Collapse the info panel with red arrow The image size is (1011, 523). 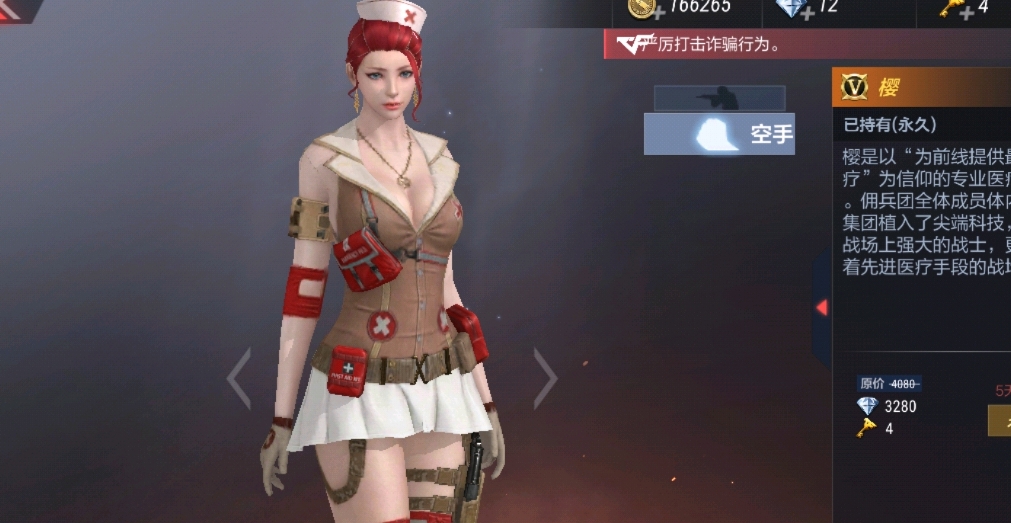[x=821, y=307]
